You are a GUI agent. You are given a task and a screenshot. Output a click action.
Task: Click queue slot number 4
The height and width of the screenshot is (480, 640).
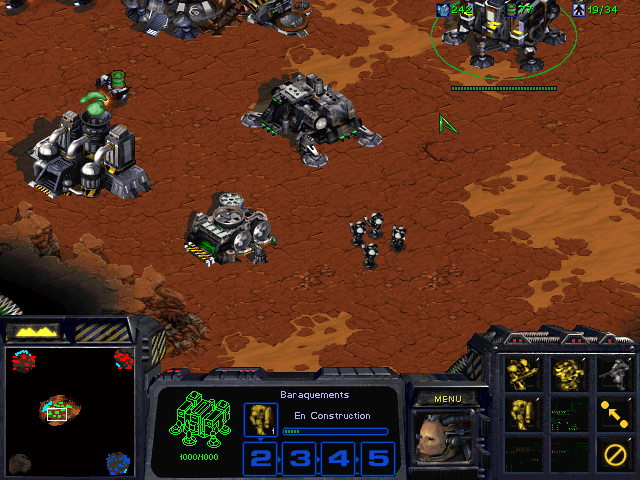(340, 458)
